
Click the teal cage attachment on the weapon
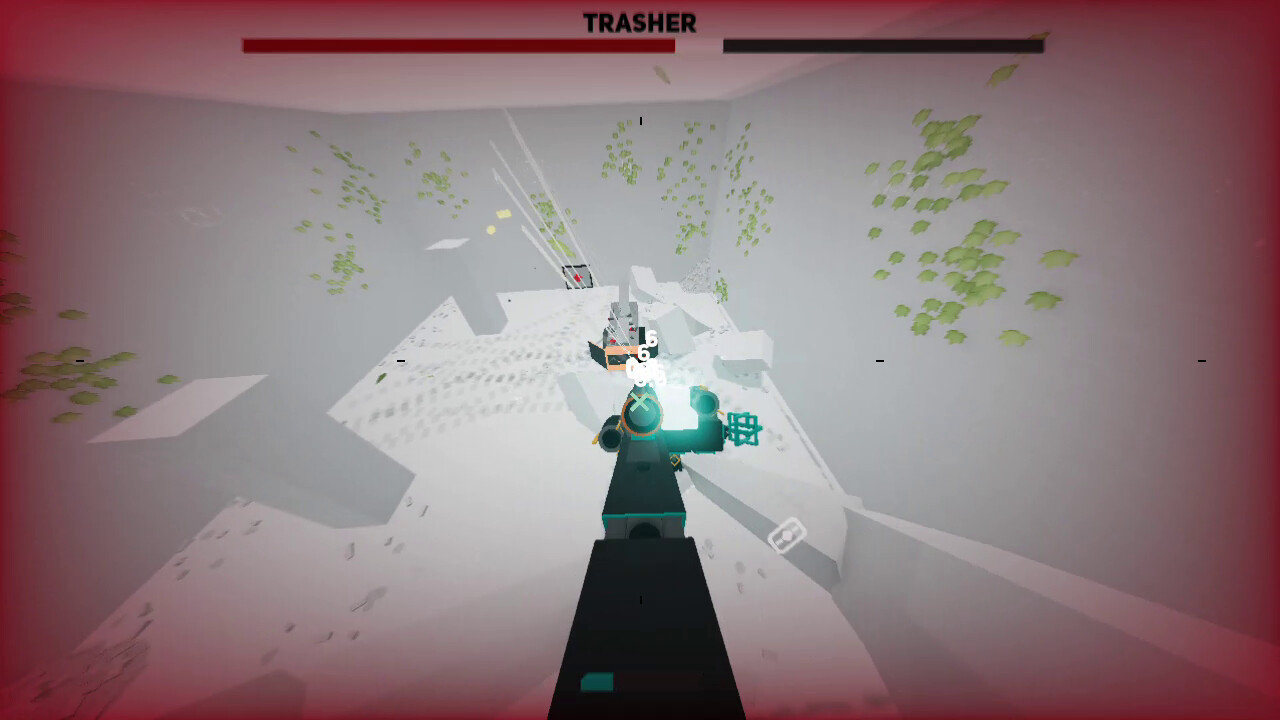pyautogui.click(x=744, y=428)
